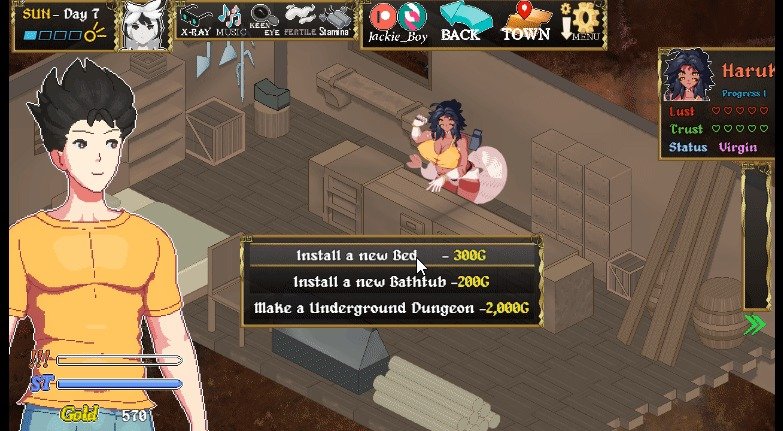The image size is (783, 431).
Task: Click Haruka's portrait in status panel
Action: (688, 78)
